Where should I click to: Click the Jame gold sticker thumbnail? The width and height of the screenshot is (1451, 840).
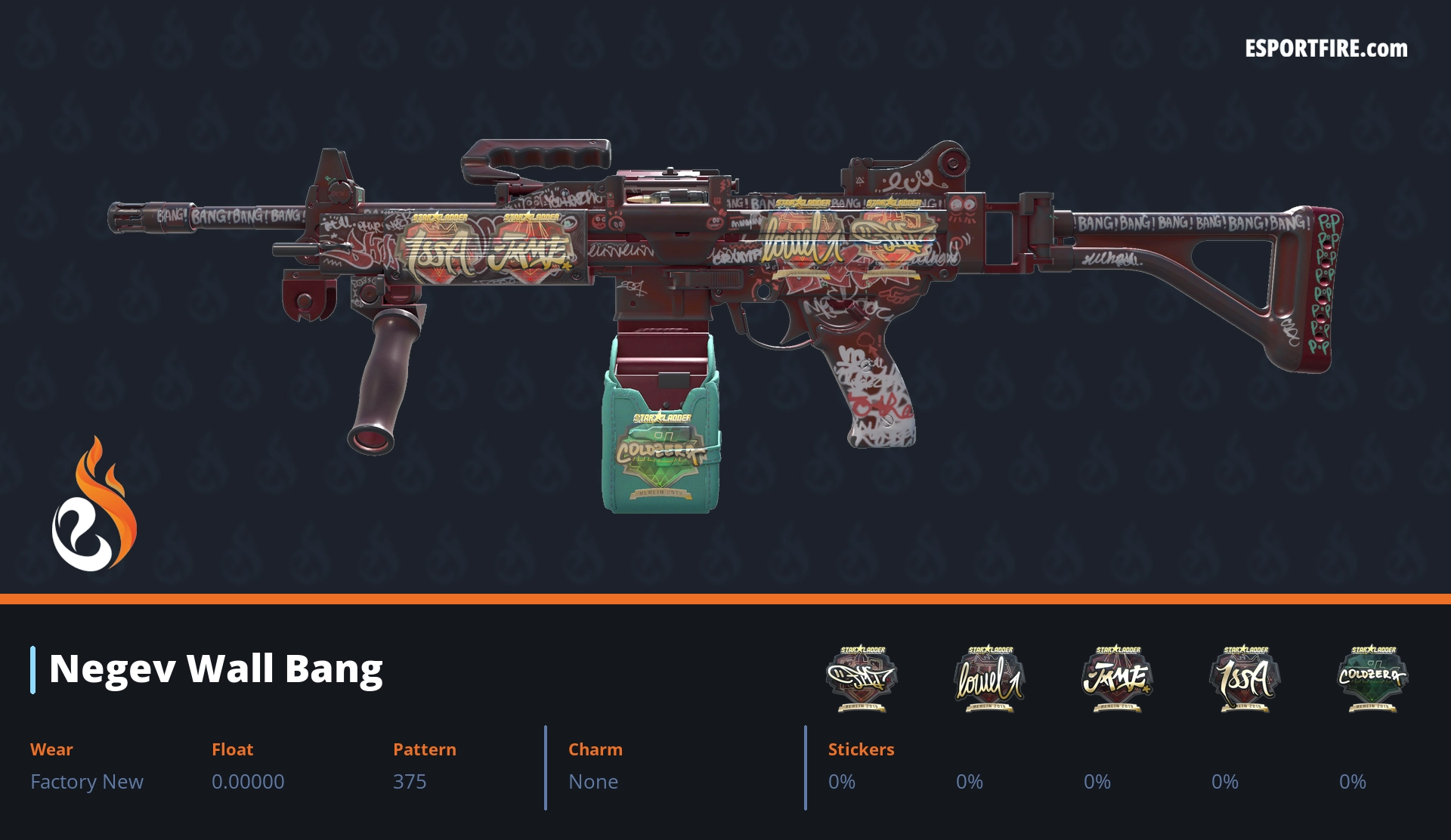pyautogui.click(x=1117, y=678)
